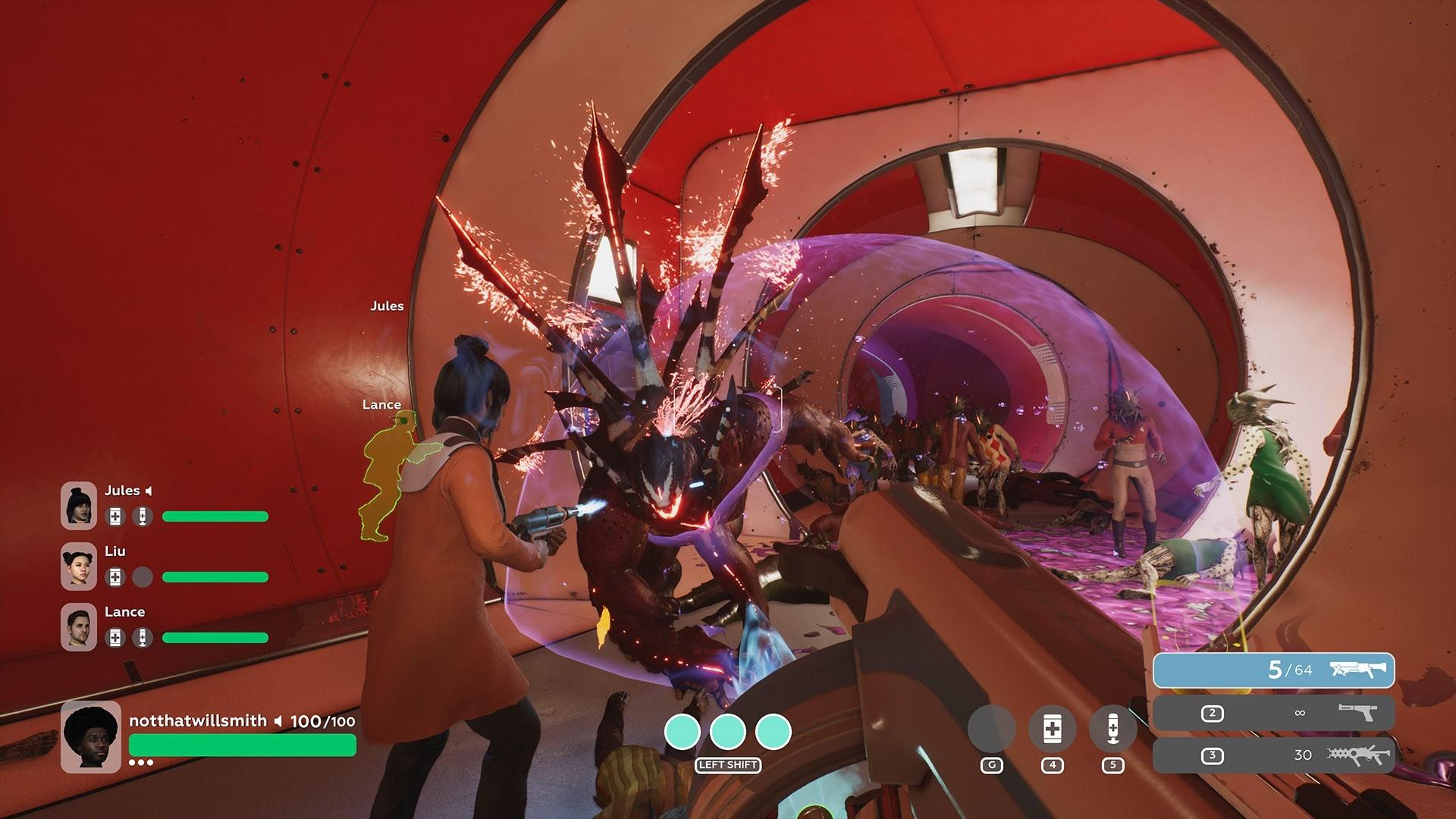This screenshot has height=819, width=1456.
Task: Switch to the pistol with infinite ammo
Action: (x=1273, y=713)
